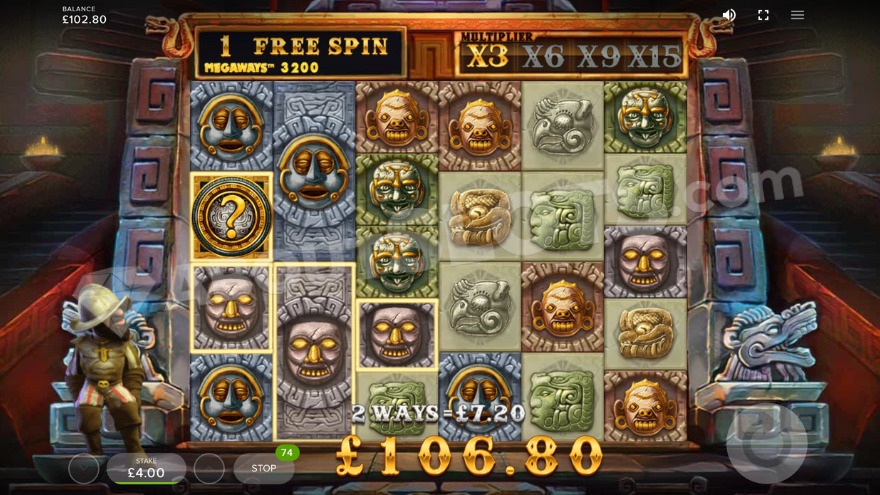Mute the game sound

click(x=729, y=15)
